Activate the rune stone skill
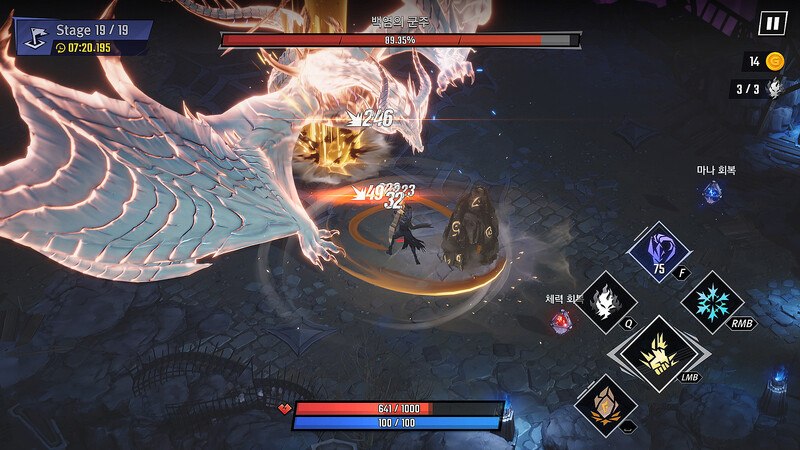 click(x=606, y=404)
